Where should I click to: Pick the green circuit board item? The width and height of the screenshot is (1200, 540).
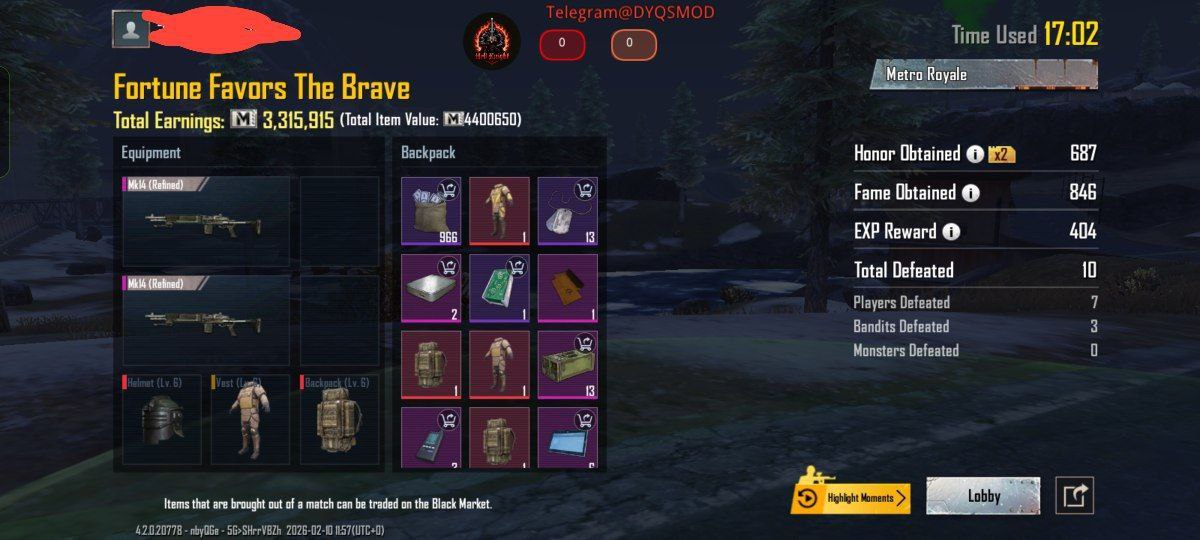499,288
